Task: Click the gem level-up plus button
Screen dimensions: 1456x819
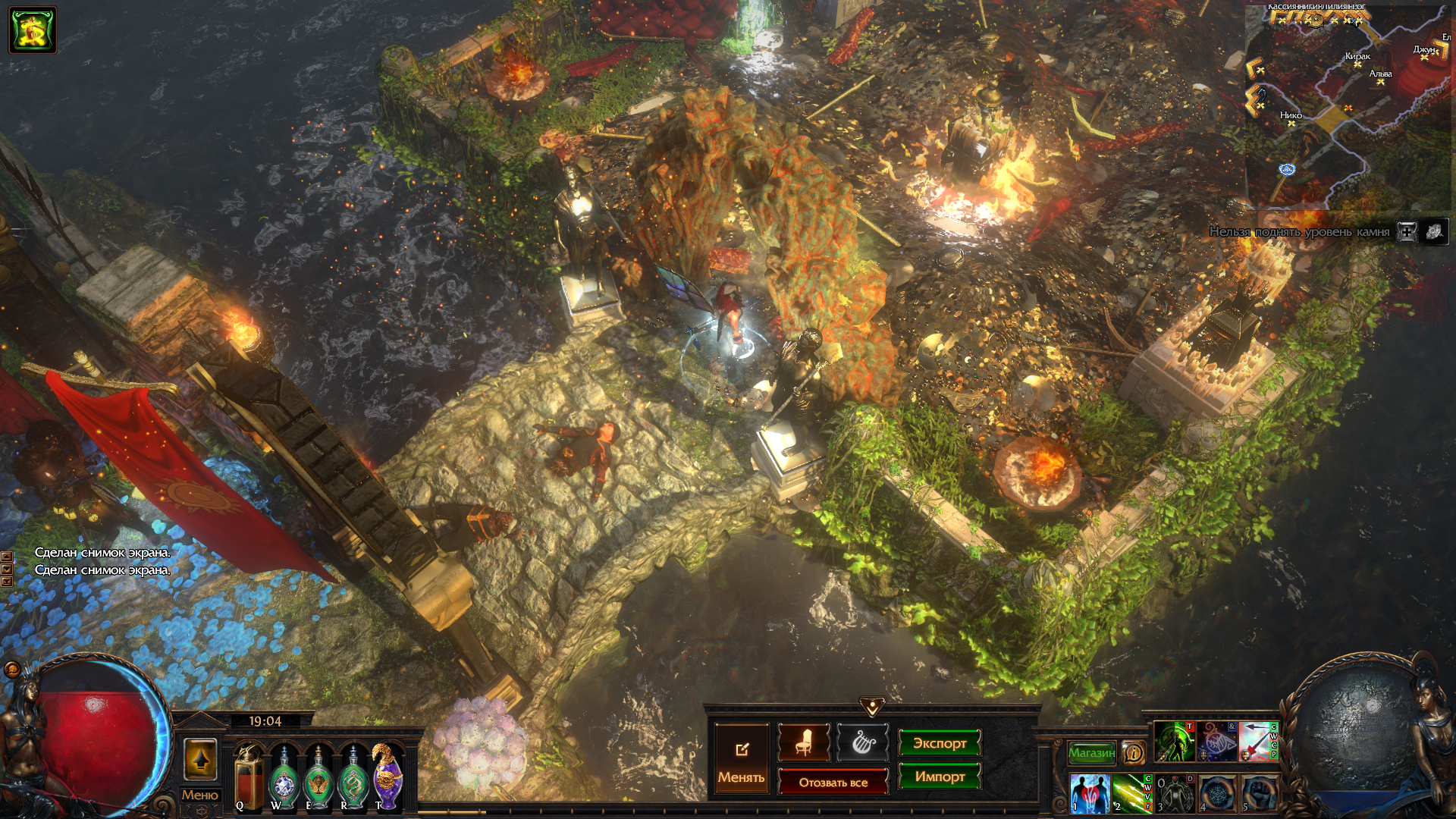Action: coord(1407,232)
